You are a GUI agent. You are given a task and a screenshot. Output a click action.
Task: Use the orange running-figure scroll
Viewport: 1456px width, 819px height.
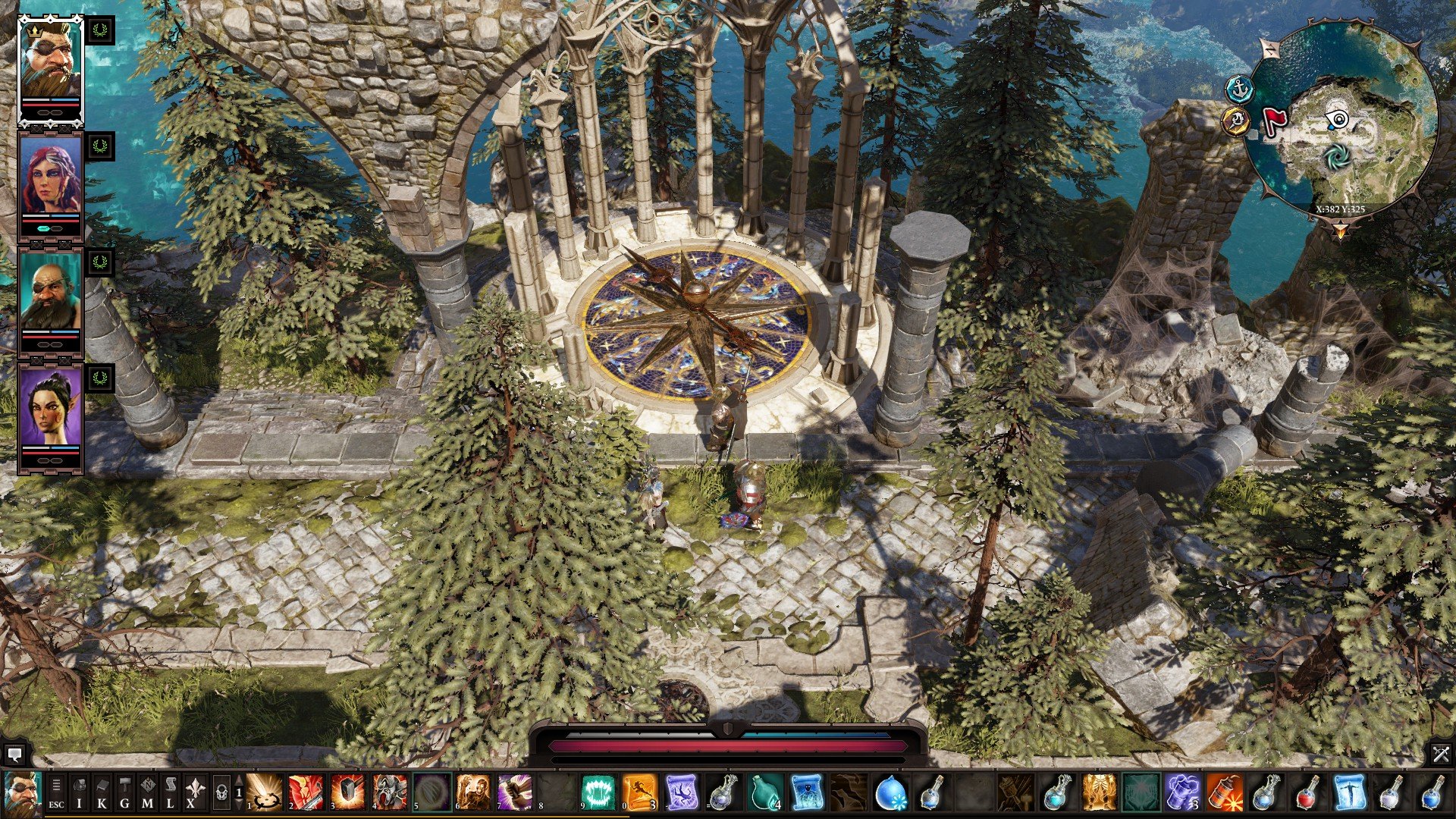[639, 792]
